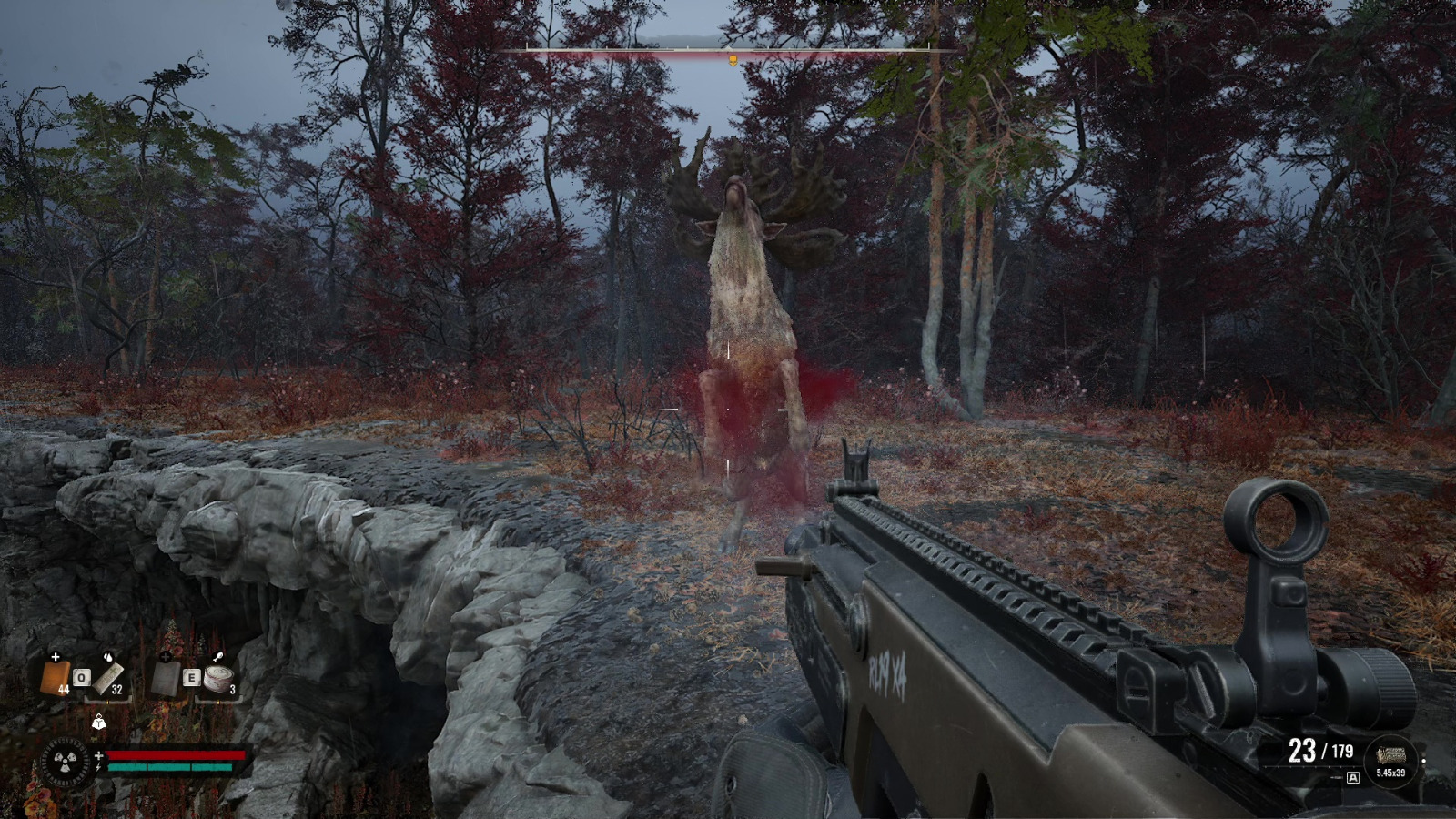Image resolution: width=1456 pixels, height=819 pixels.
Task: Click the enemy health bar at the screen top
Action: pos(728,52)
